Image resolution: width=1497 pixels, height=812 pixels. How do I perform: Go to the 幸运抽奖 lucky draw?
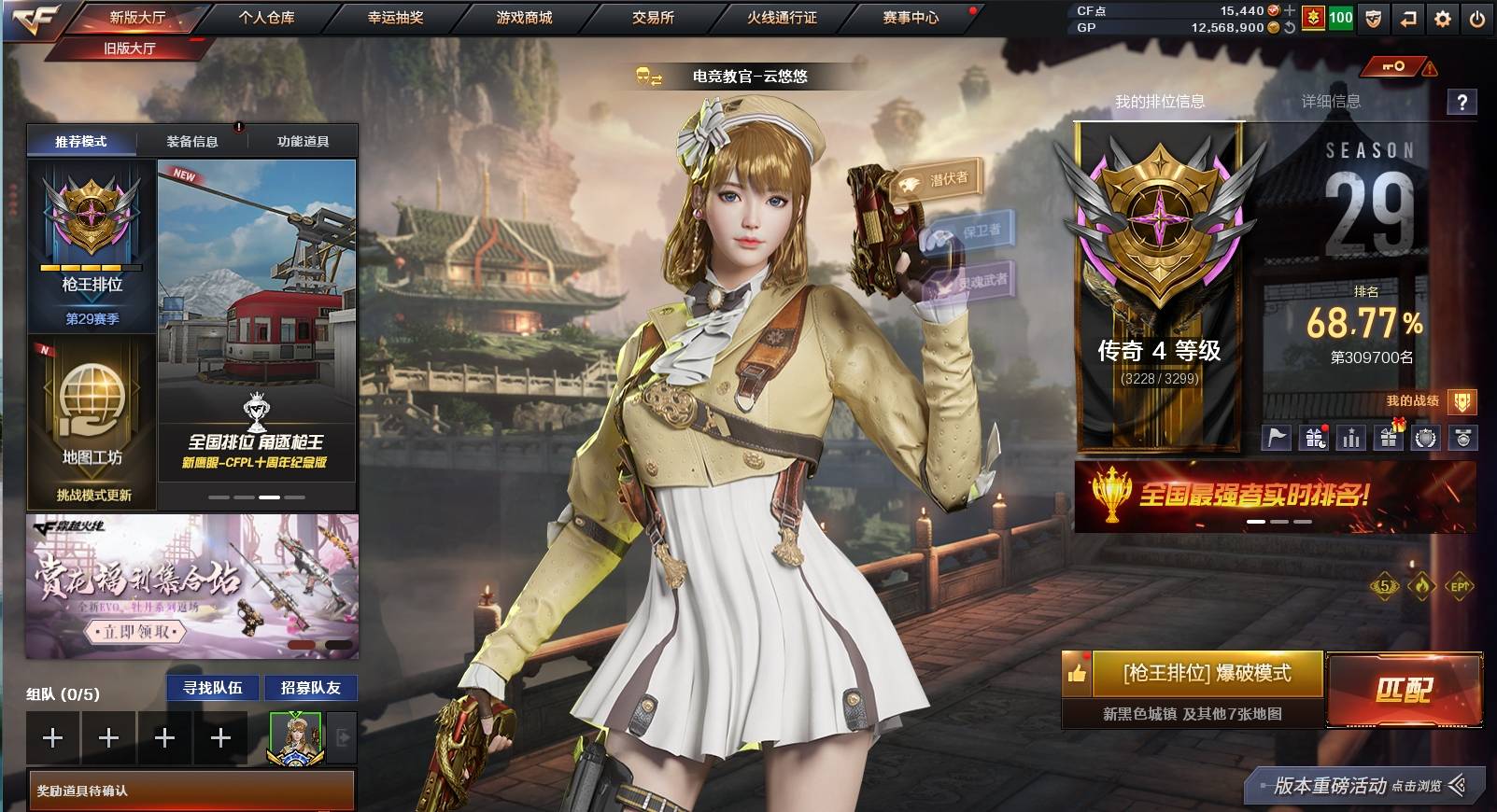point(395,17)
